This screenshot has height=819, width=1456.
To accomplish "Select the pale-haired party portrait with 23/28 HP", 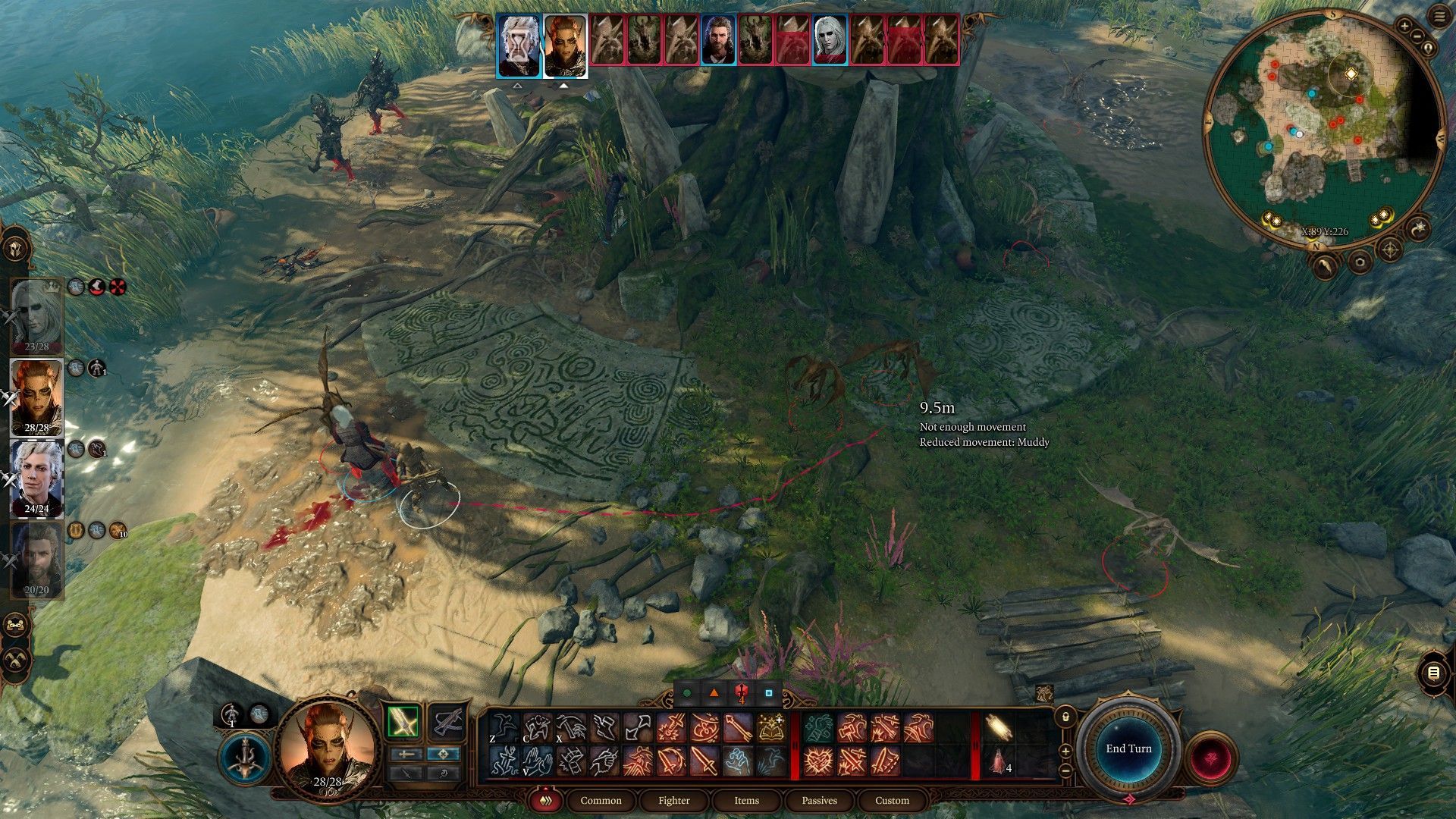I will 36,315.
